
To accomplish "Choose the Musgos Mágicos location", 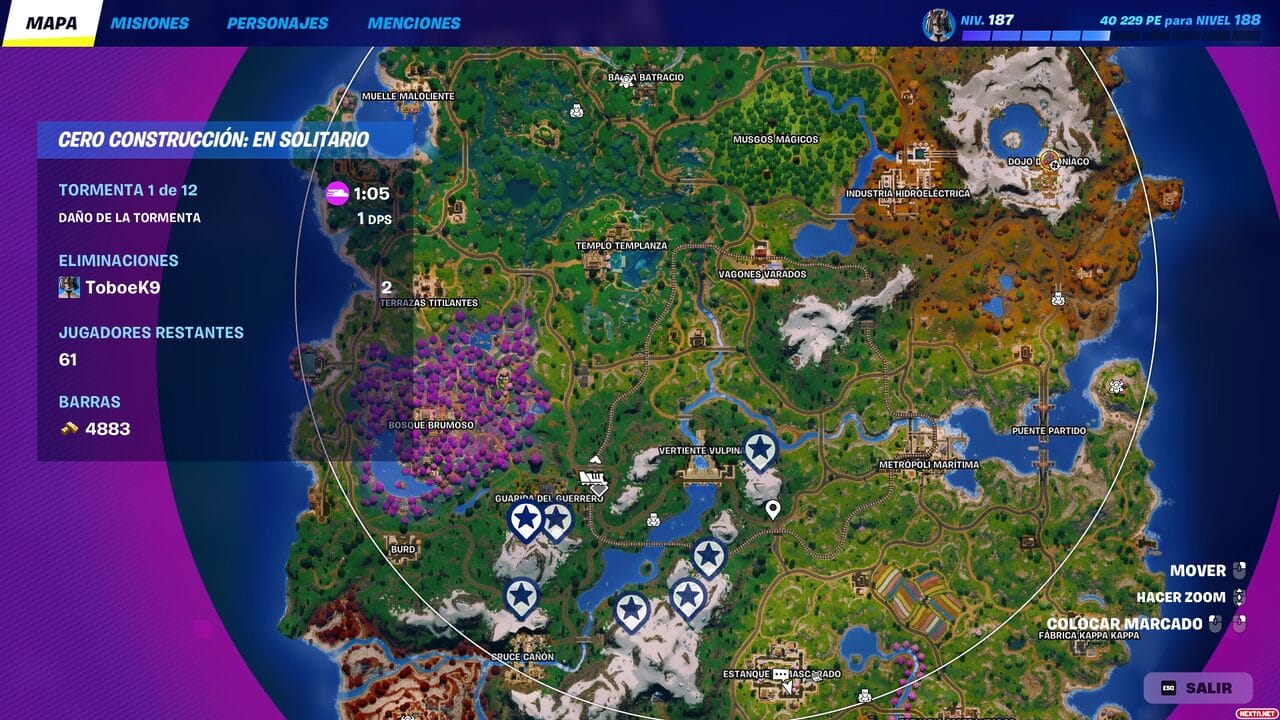I will point(775,140).
